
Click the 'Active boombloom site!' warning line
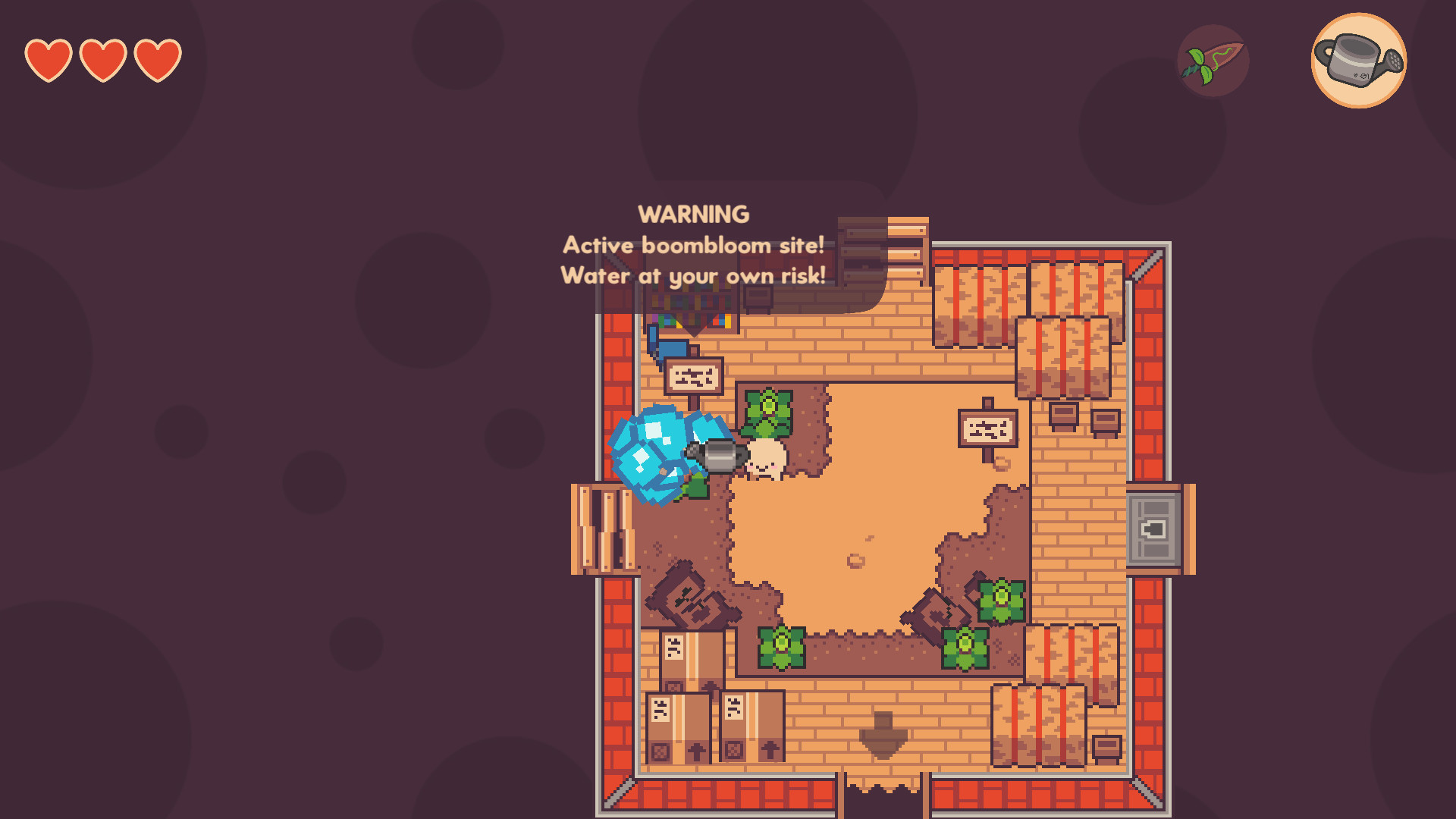click(692, 244)
